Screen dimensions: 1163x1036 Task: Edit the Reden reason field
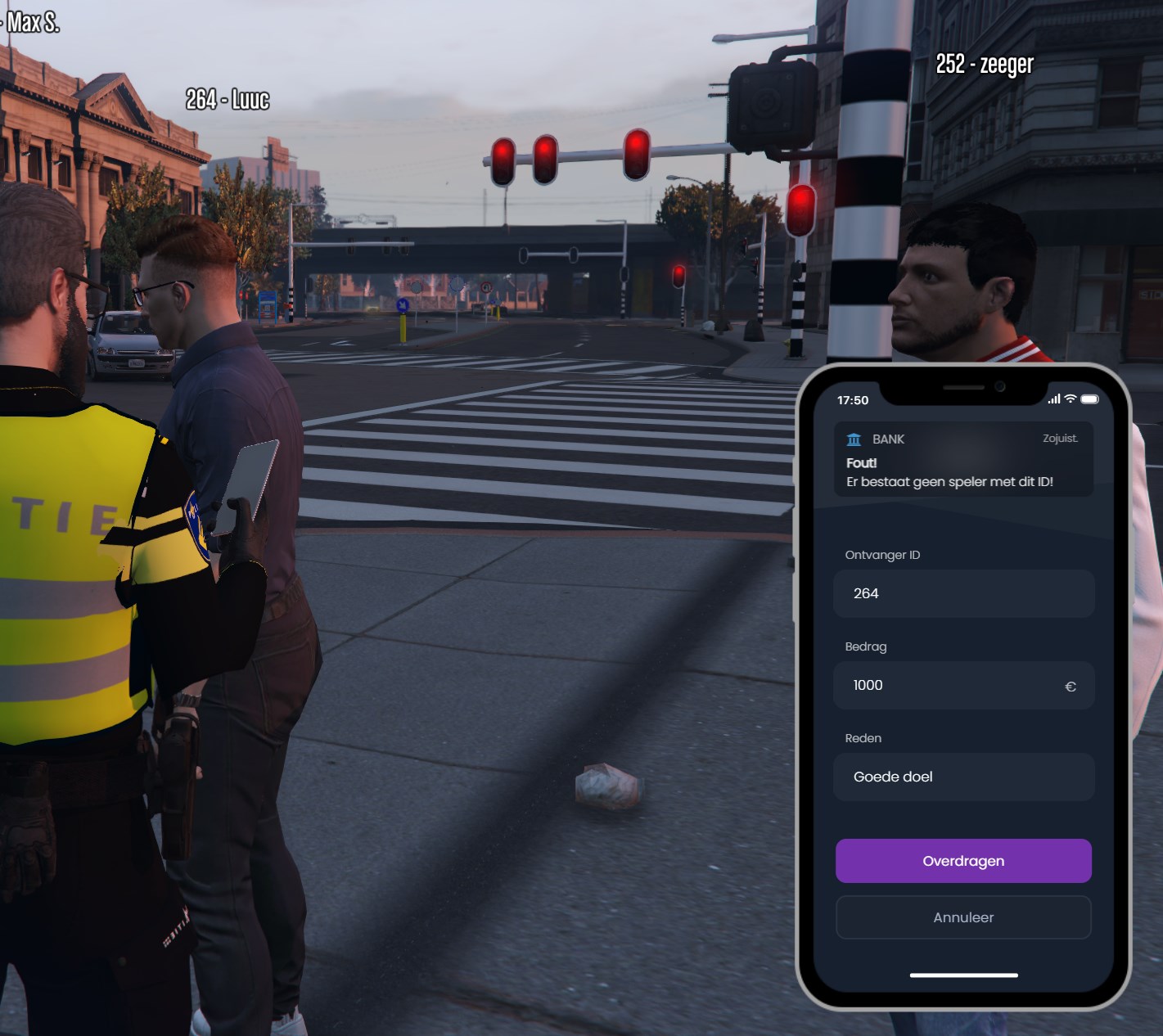963,777
